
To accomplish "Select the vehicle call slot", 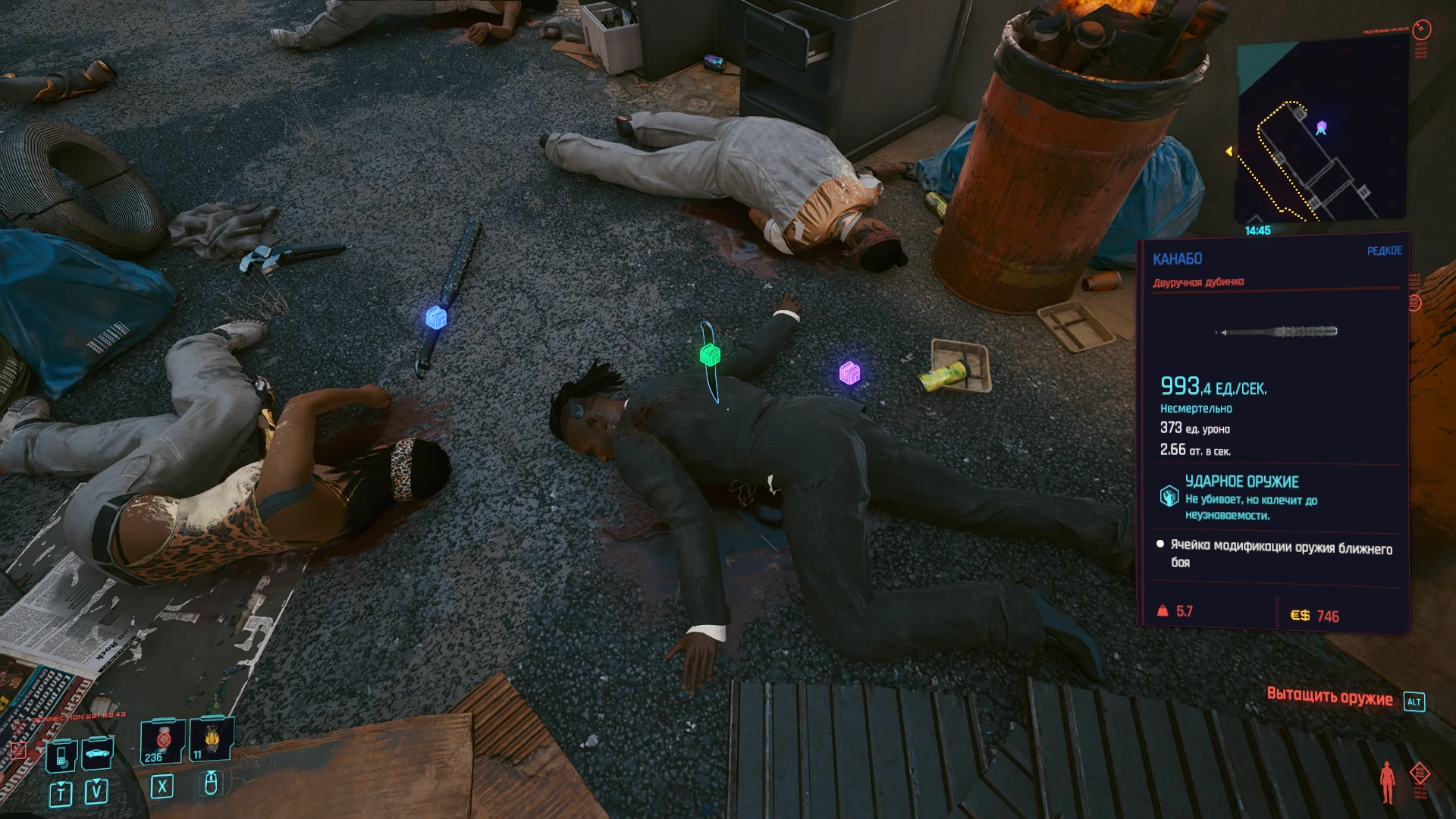I will pyautogui.click(x=97, y=753).
